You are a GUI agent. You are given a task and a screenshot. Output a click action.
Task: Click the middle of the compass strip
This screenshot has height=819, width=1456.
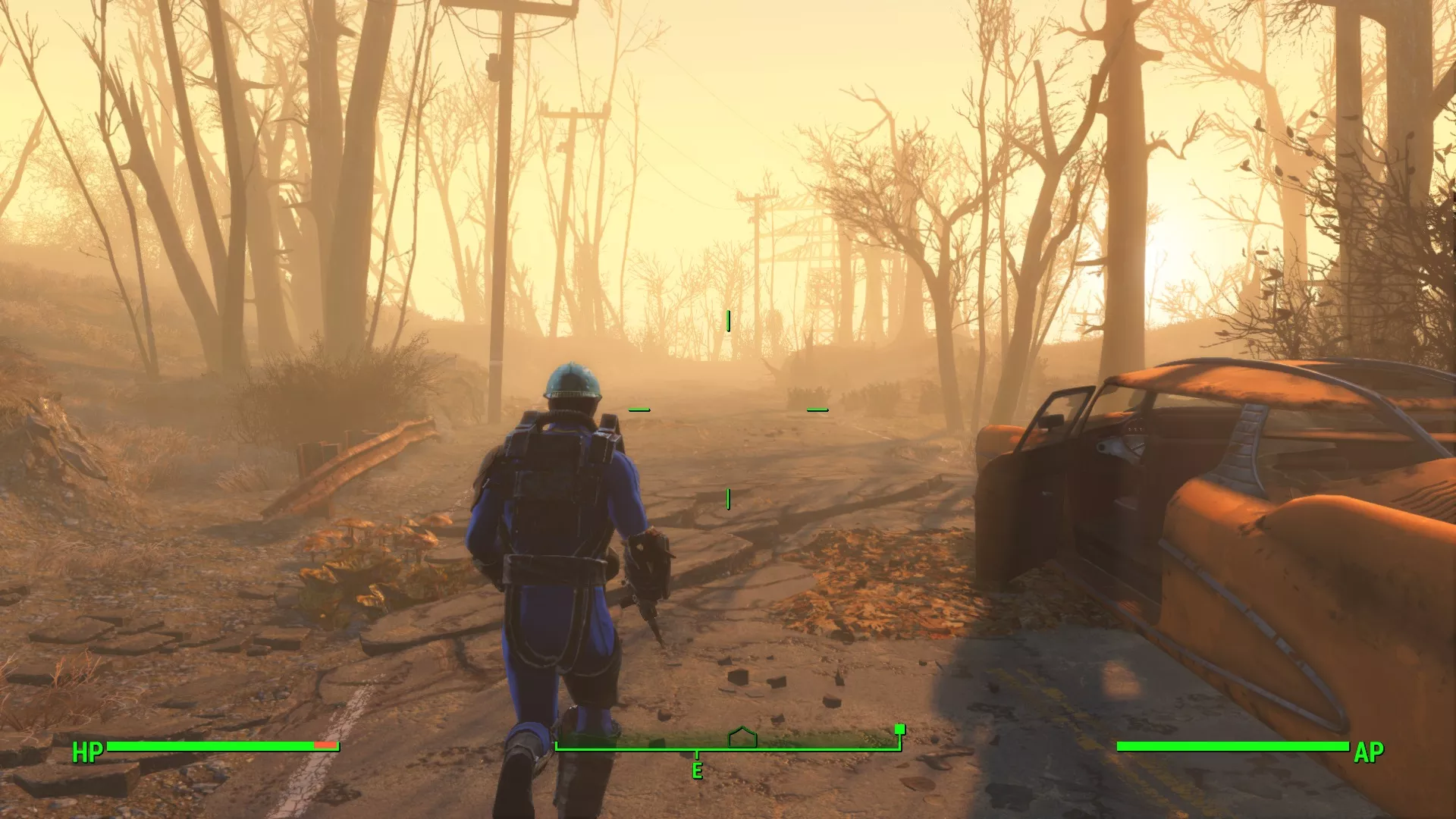tap(728, 745)
